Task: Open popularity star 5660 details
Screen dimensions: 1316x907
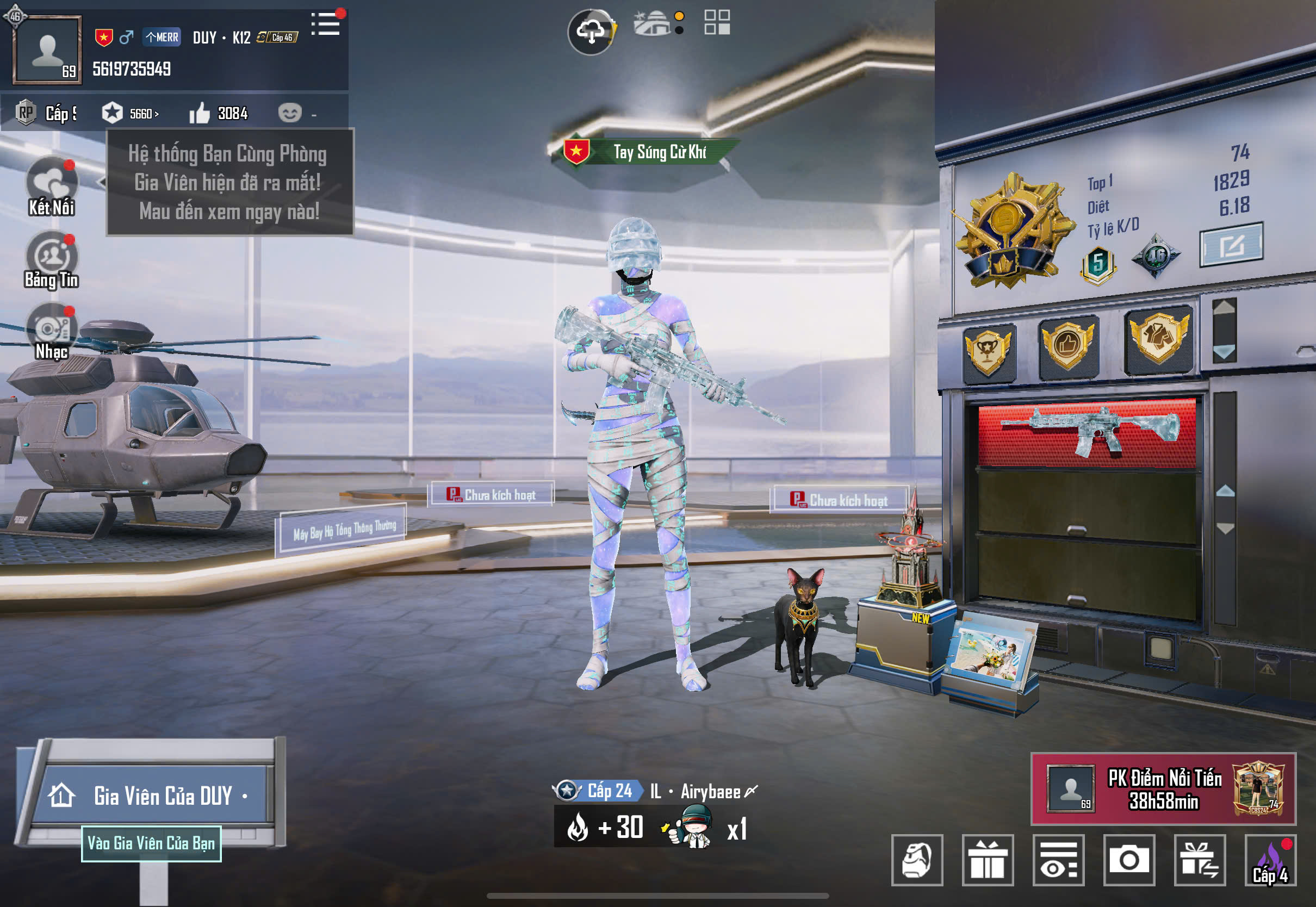Action: click(x=131, y=114)
